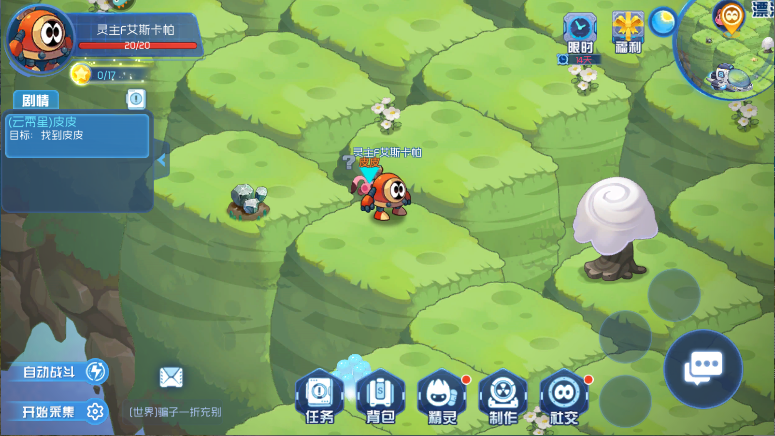Click the day-night weather orb icon
Screen dimensions: 775x436
[x=662, y=20]
